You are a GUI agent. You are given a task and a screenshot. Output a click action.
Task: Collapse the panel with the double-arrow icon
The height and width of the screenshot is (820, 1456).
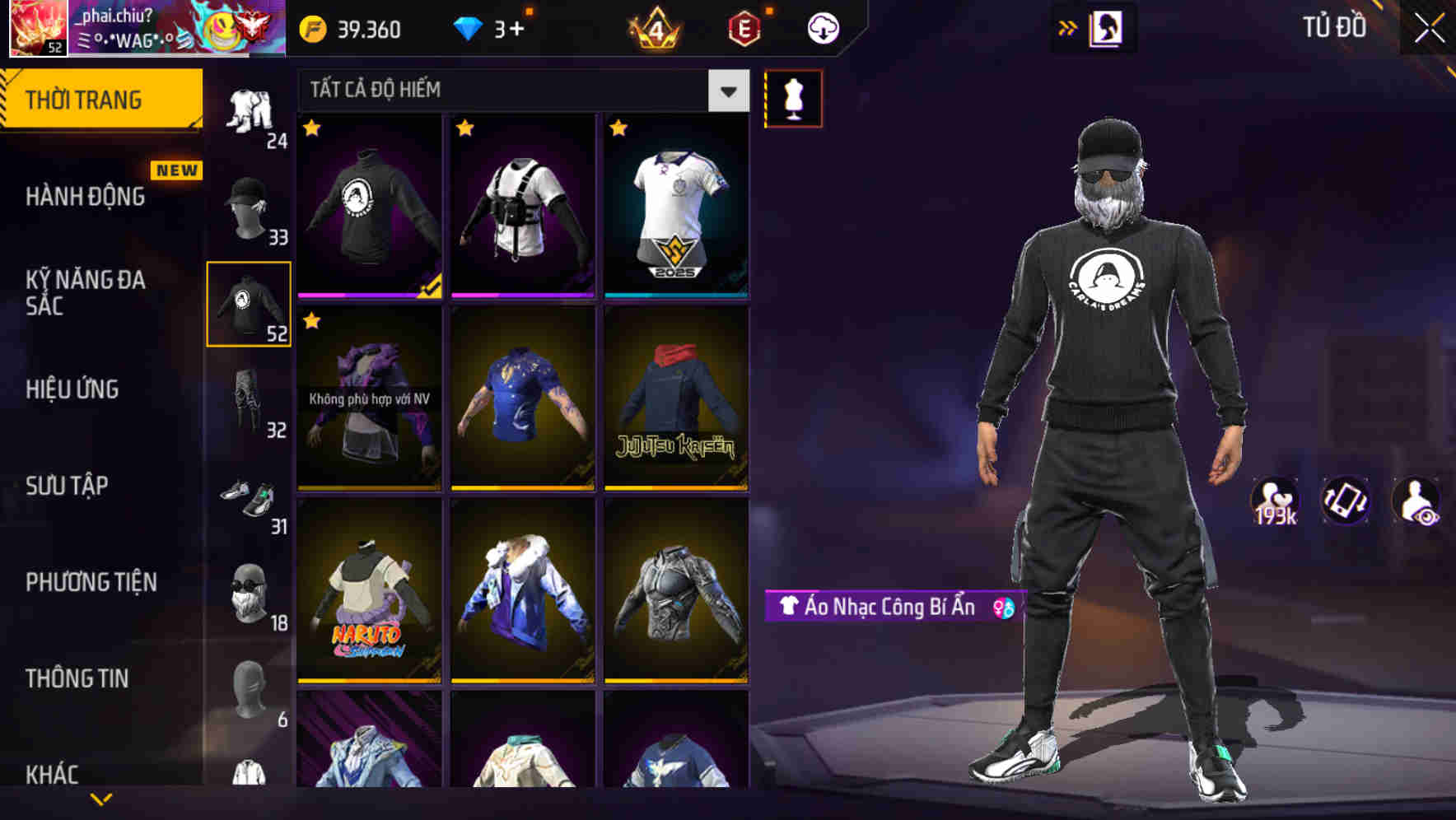tap(1068, 27)
